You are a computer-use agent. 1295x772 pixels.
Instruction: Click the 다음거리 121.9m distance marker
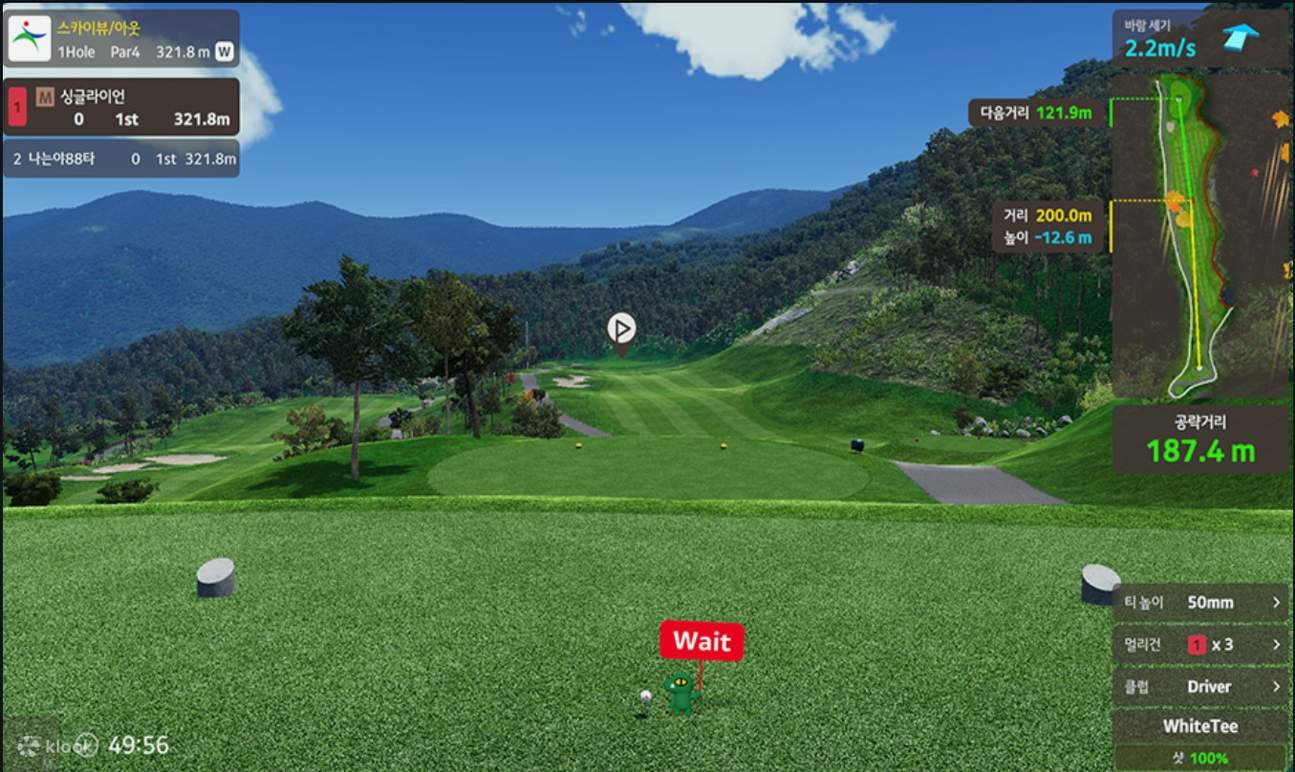(x=1035, y=114)
